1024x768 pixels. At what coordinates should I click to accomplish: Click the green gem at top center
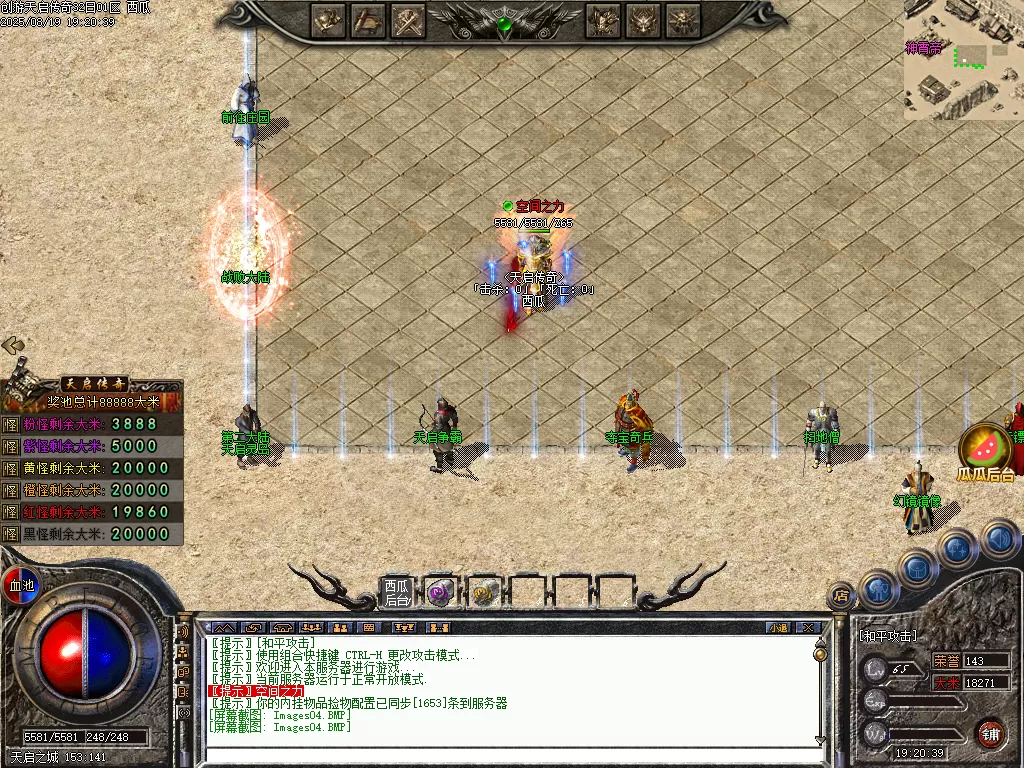click(x=506, y=24)
